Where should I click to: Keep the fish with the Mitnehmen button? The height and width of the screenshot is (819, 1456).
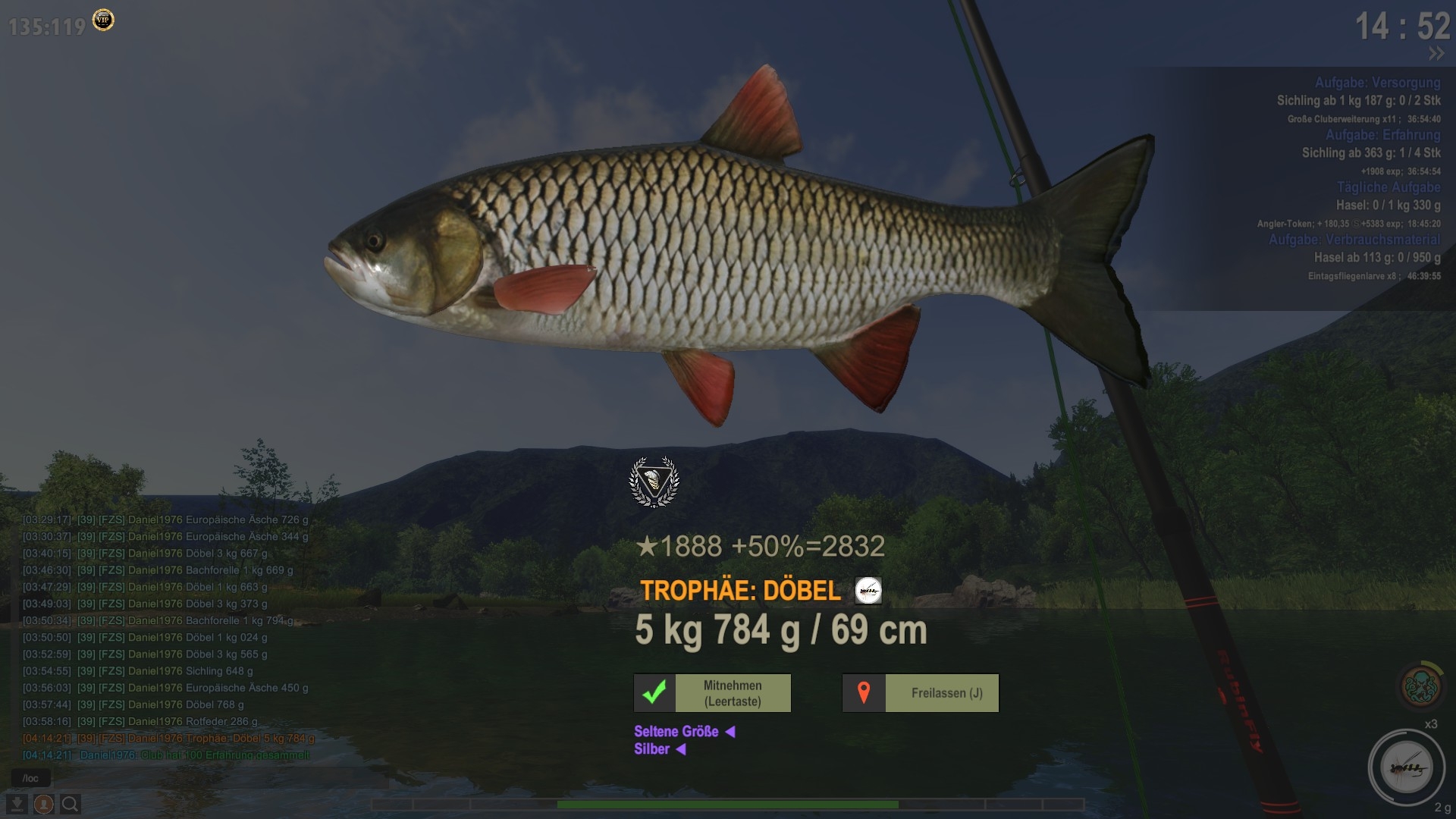[x=712, y=693]
